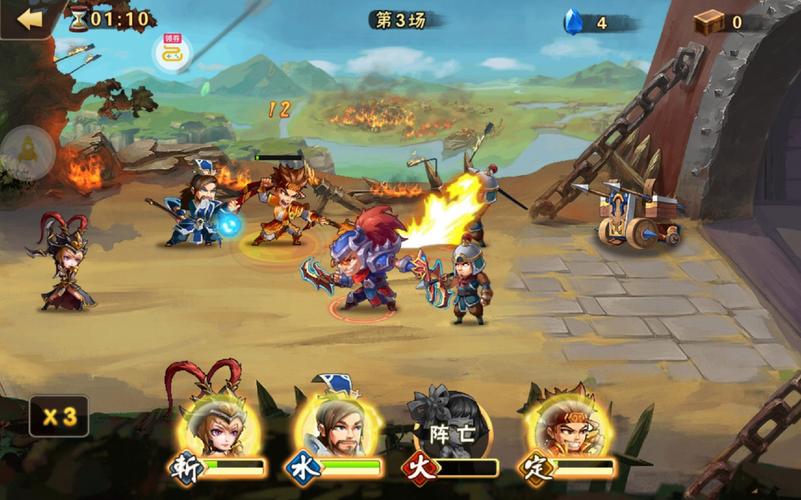Go back with the yellow arrow button
This screenshot has height=500, width=801.
pos(30,19)
